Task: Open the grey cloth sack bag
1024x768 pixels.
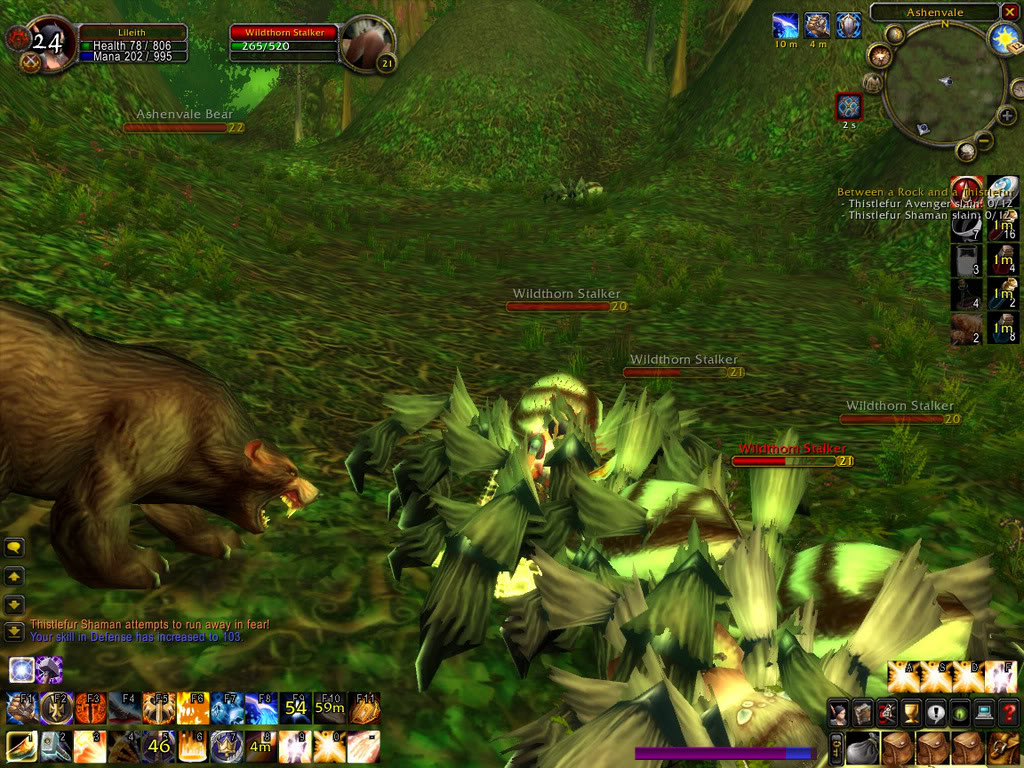Action: coord(860,748)
